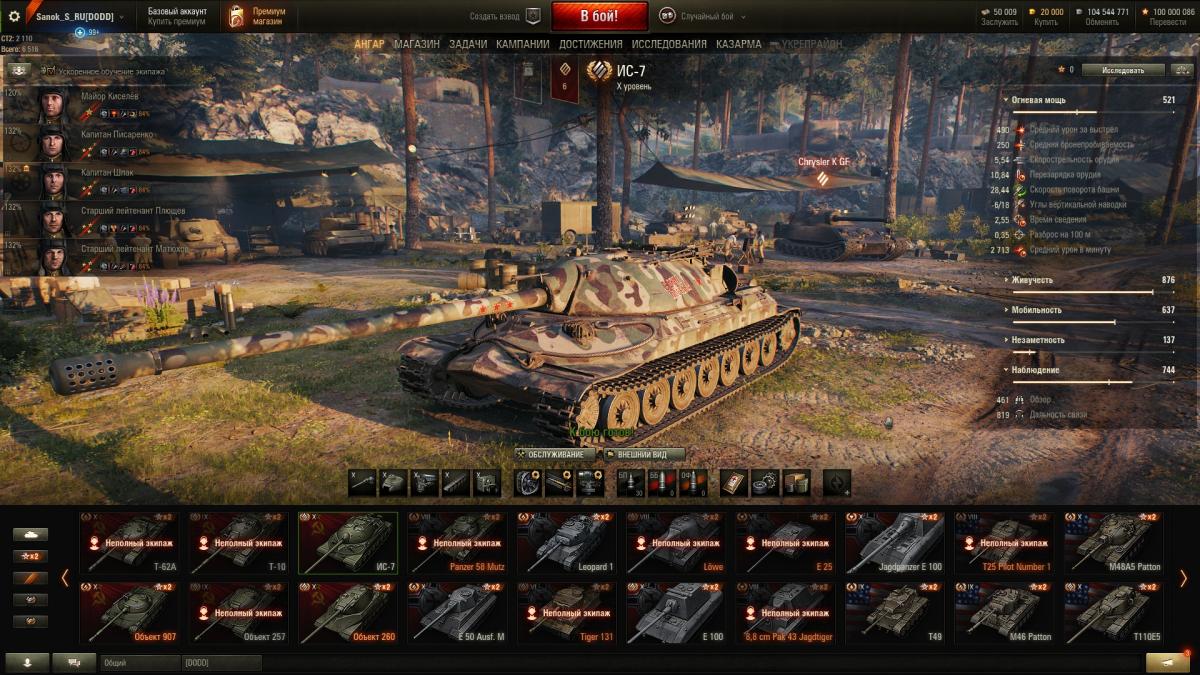
Task: Open the КАМПАНИИ section
Action: tap(522, 44)
